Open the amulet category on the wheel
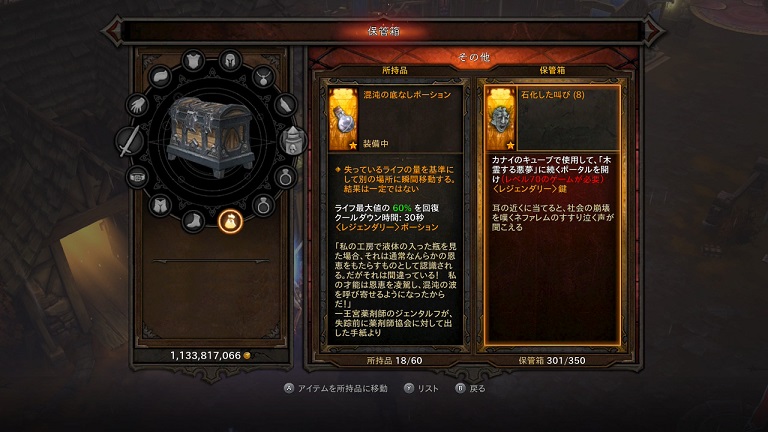The height and width of the screenshot is (432, 768). coord(262,74)
